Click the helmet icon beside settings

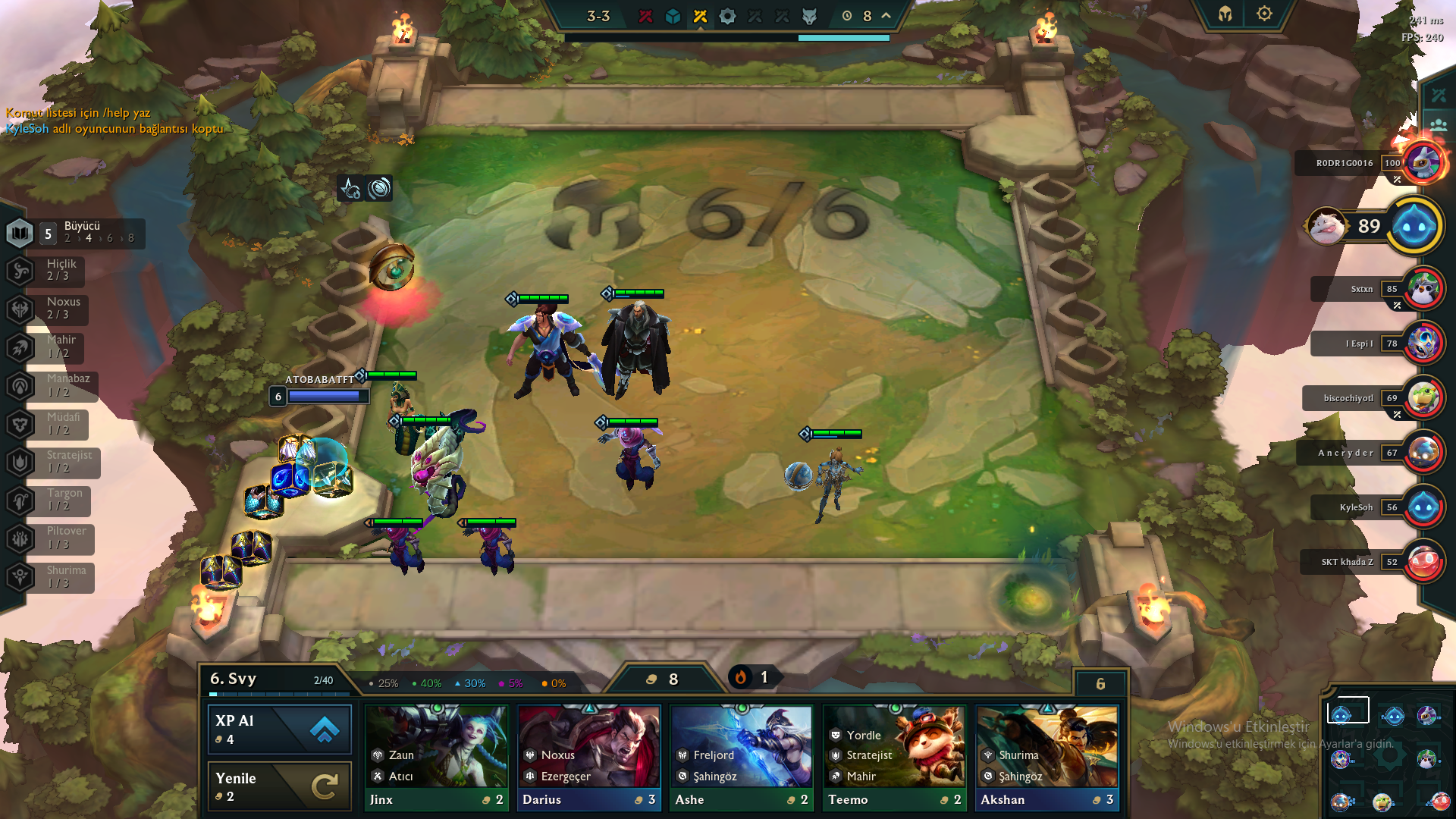1225,14
